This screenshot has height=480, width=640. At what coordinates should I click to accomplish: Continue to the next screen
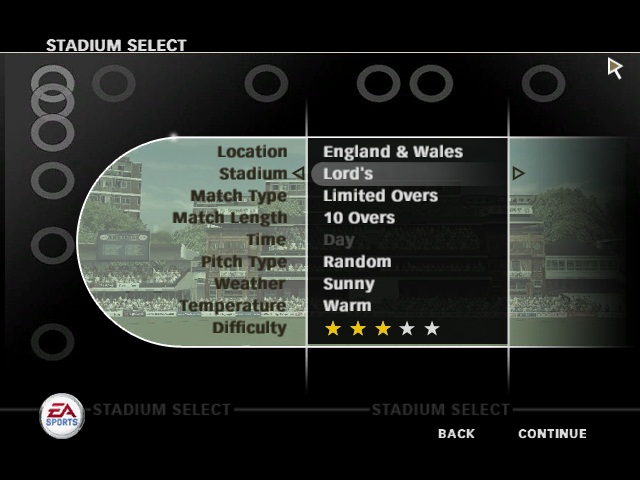[x=552, y=434]
